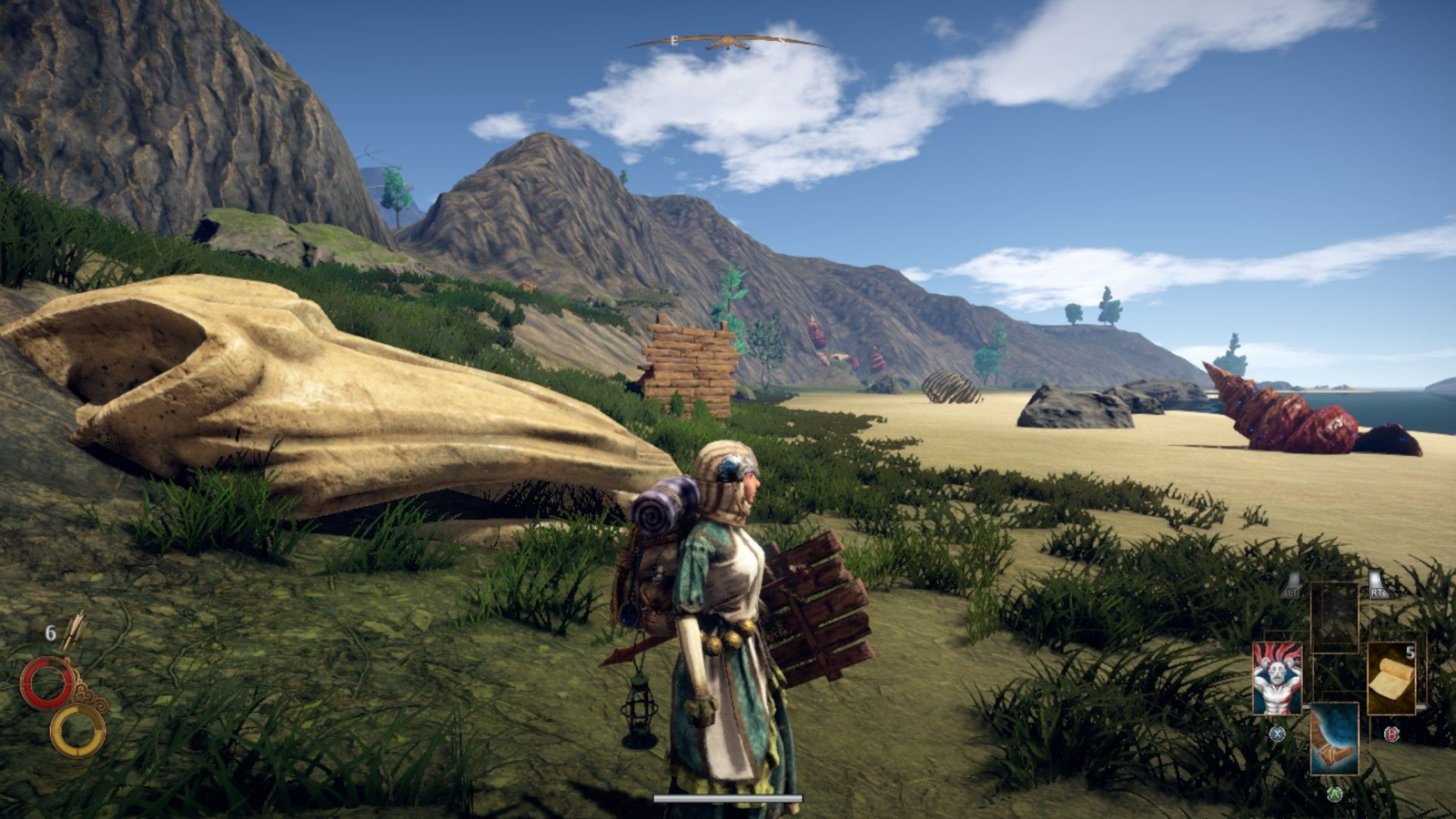Viewport: 1456px width, 819px height.
Task: Select the screaming-man skill card quickslot
Action: pyautogui.click(x=1277, y=678)
